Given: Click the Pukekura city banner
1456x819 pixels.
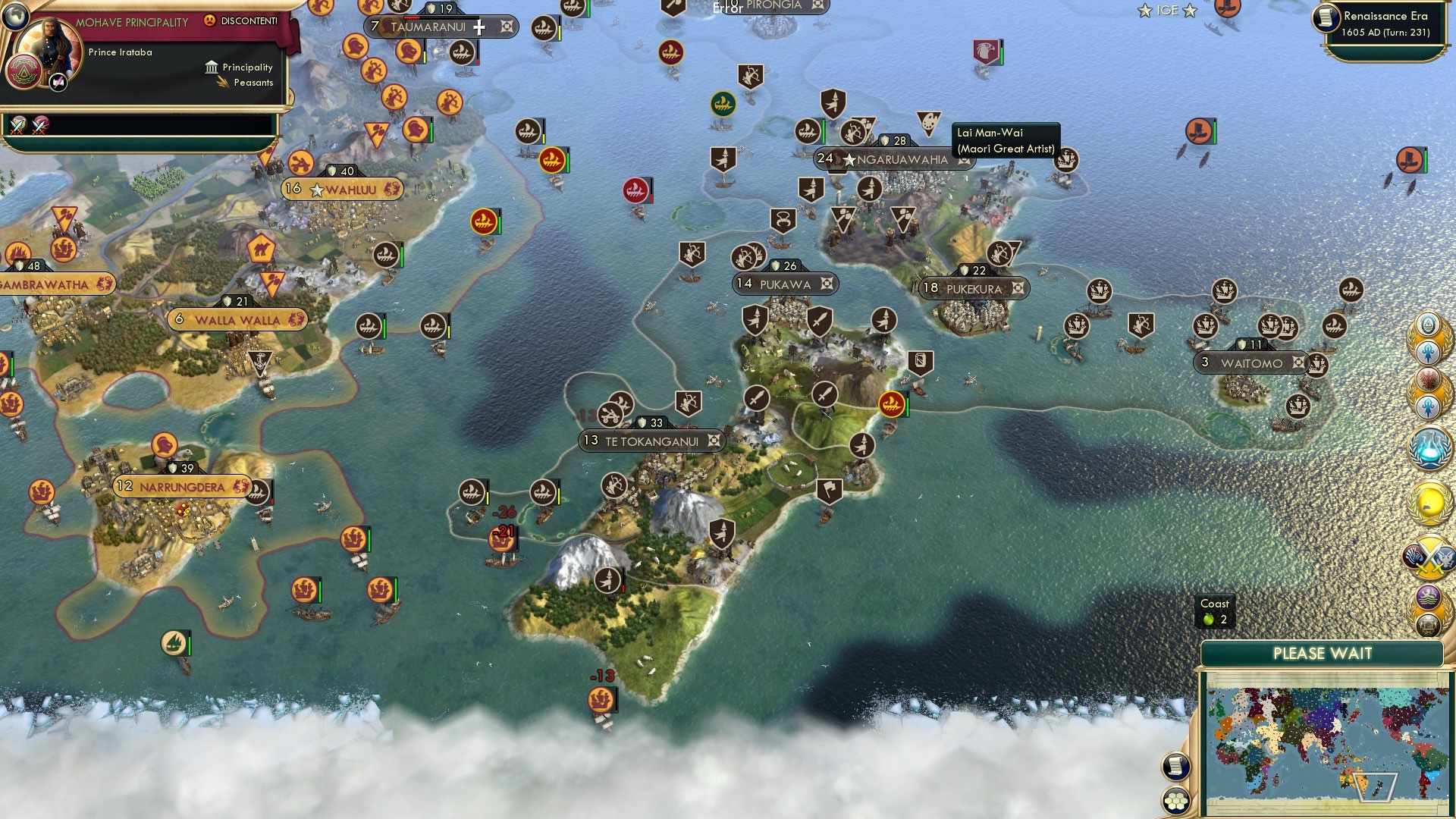Looking at the screenshot, I should click(974, 288).
